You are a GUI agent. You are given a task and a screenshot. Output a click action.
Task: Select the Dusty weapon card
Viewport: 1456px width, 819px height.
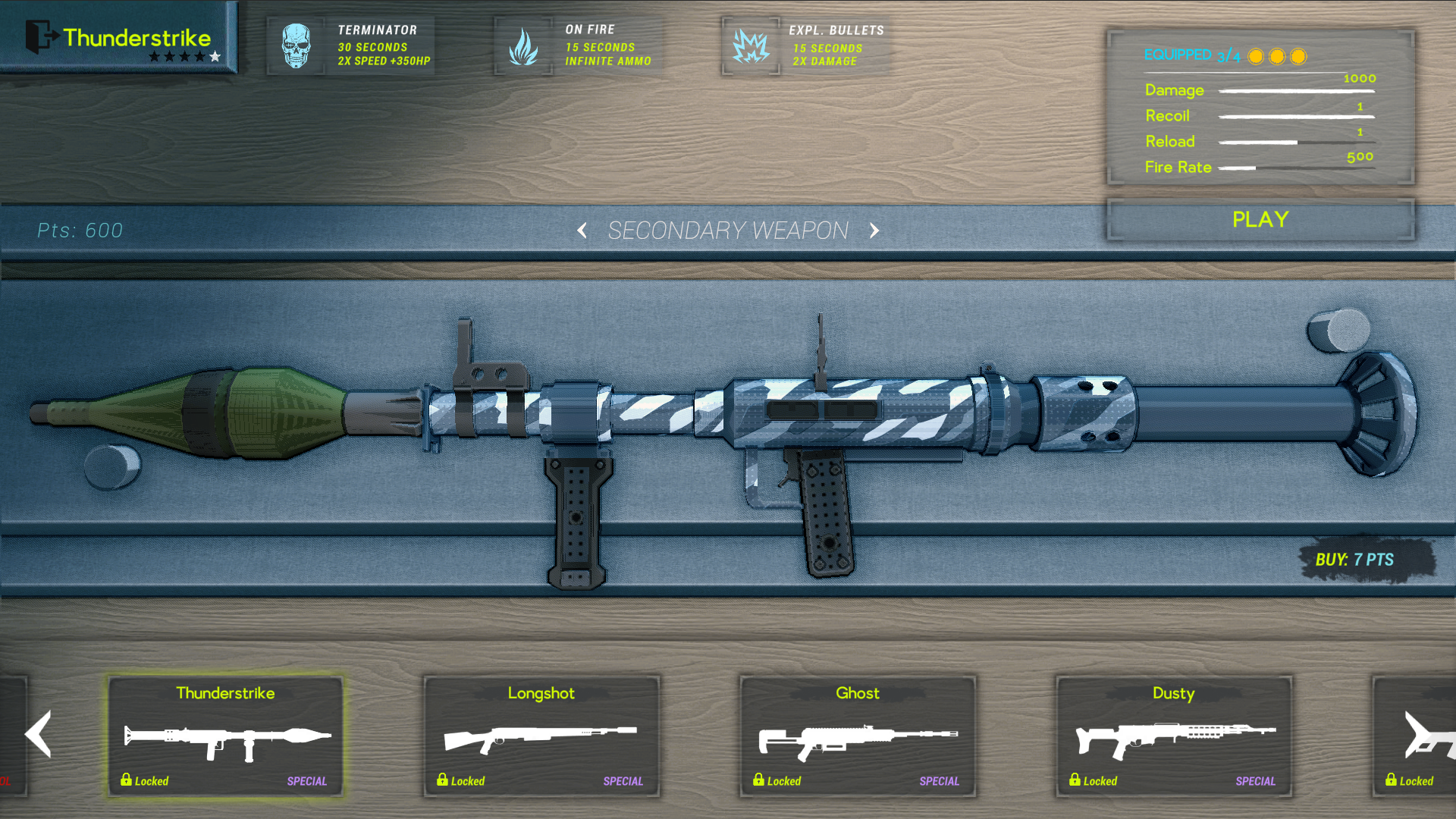pos(1174,736)
